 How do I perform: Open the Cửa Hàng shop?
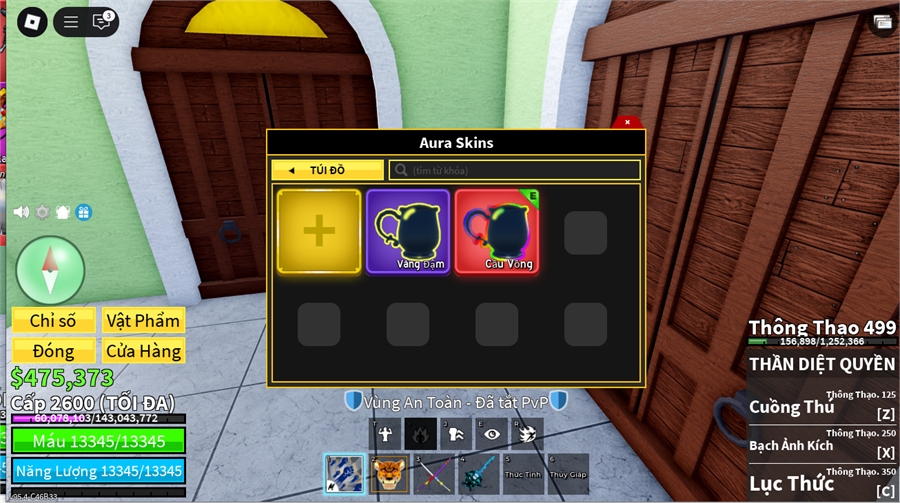141,351
